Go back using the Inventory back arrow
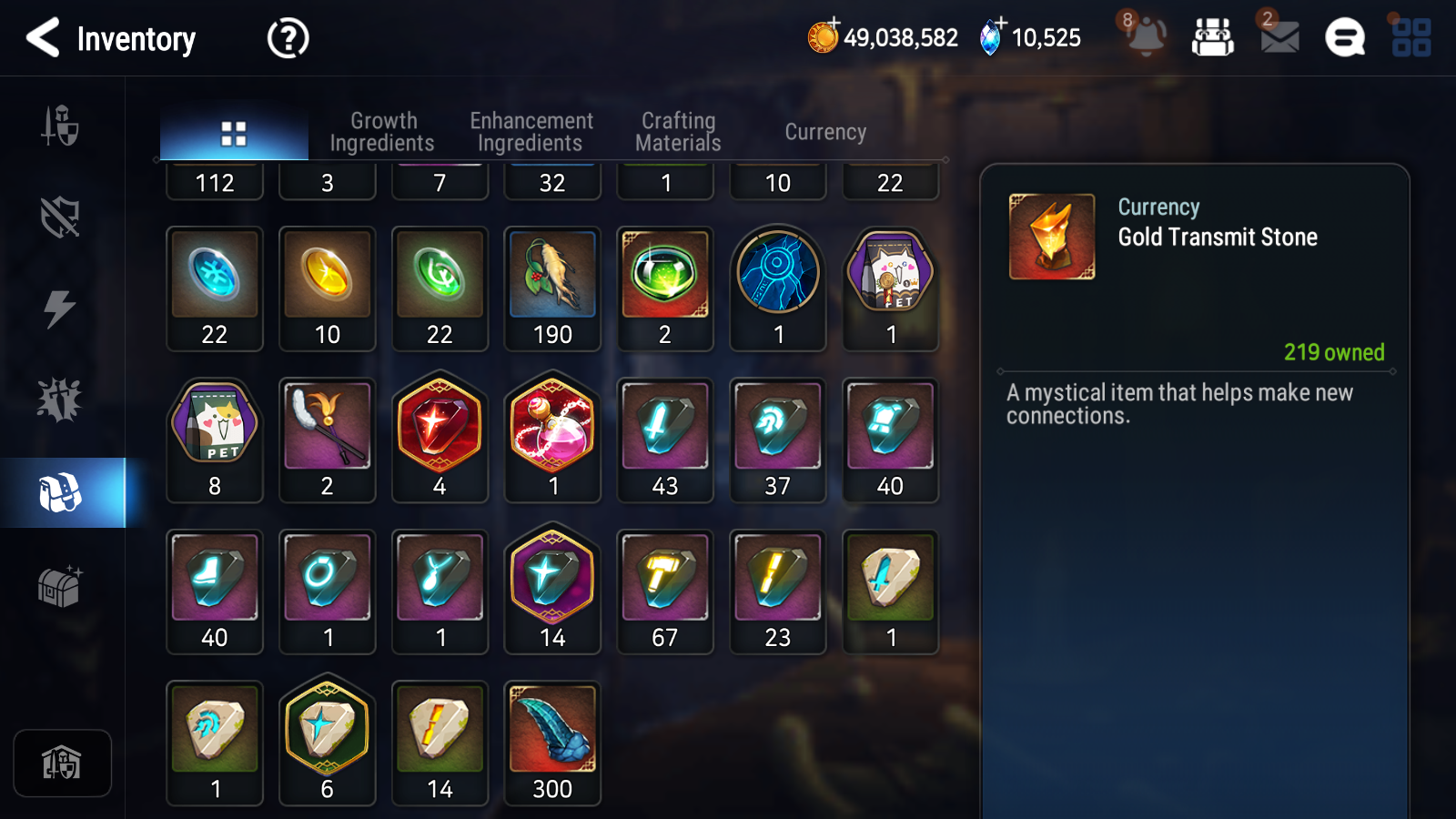This screenshot has height=819, width=1456. (x=42, y=38)
